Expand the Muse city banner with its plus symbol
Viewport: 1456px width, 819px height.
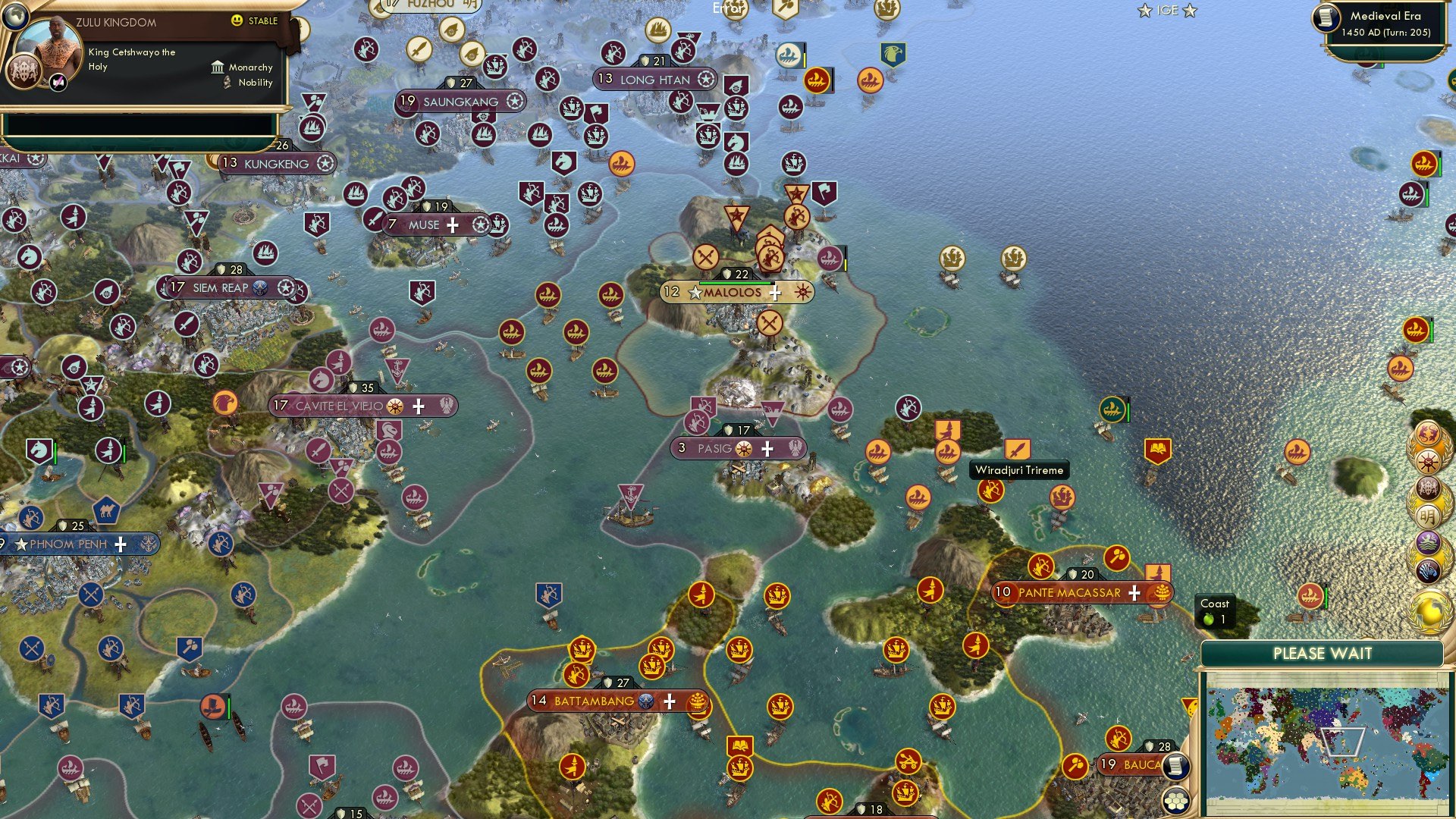tap(453, 224)
